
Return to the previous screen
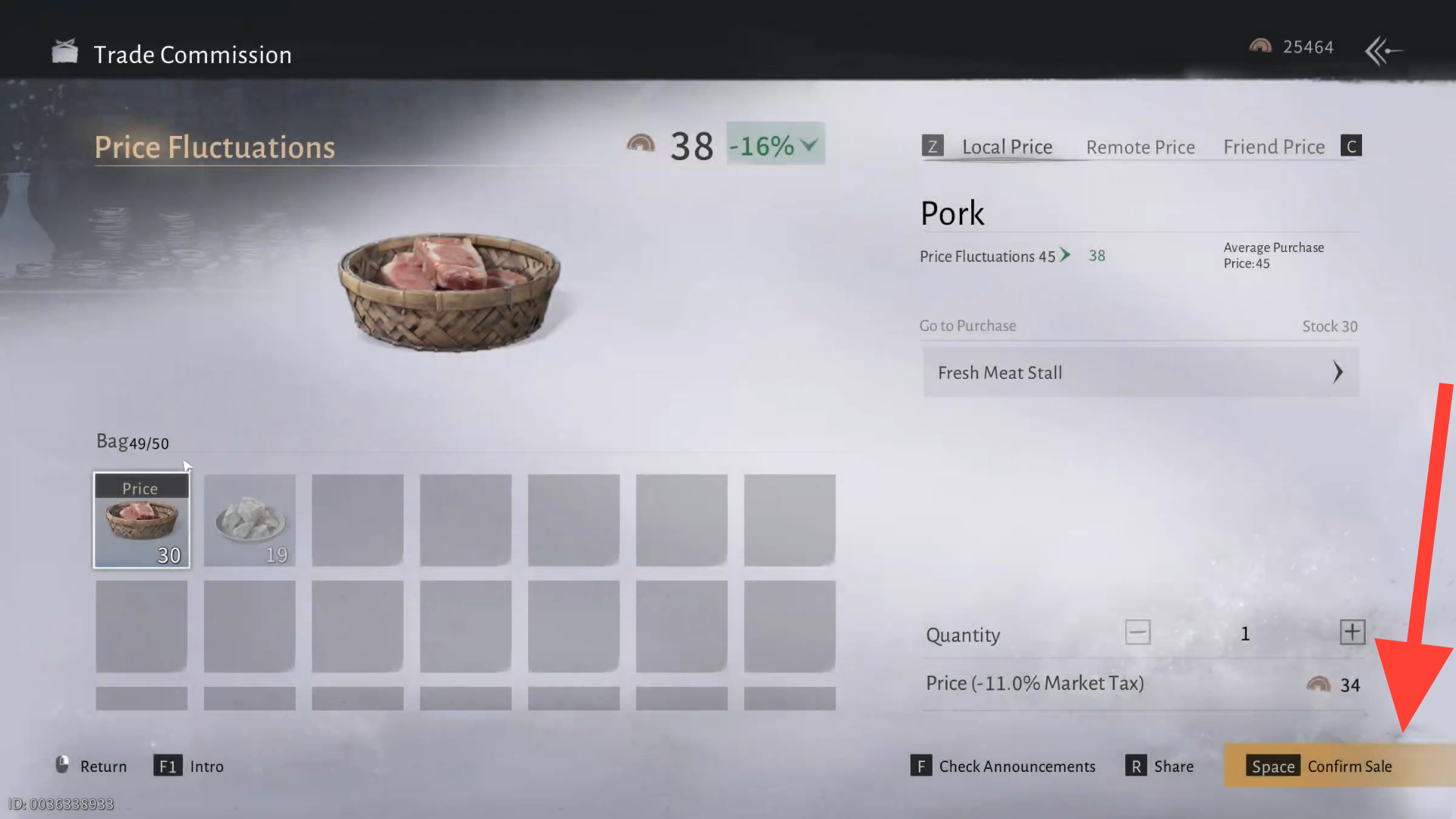point(92,766)
